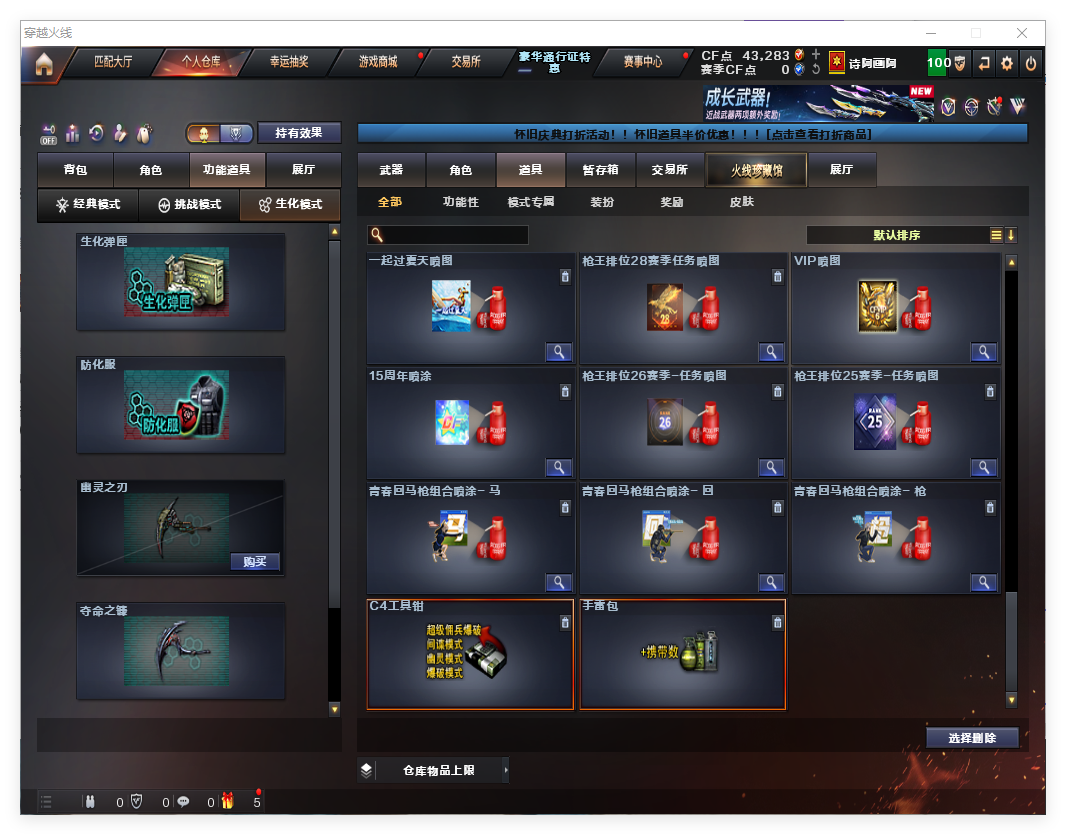The height and width of the screenshot is (835, 1066).
Task: Click the 选择删除 button
Action: pyautogui.click(x=971, y=738)
